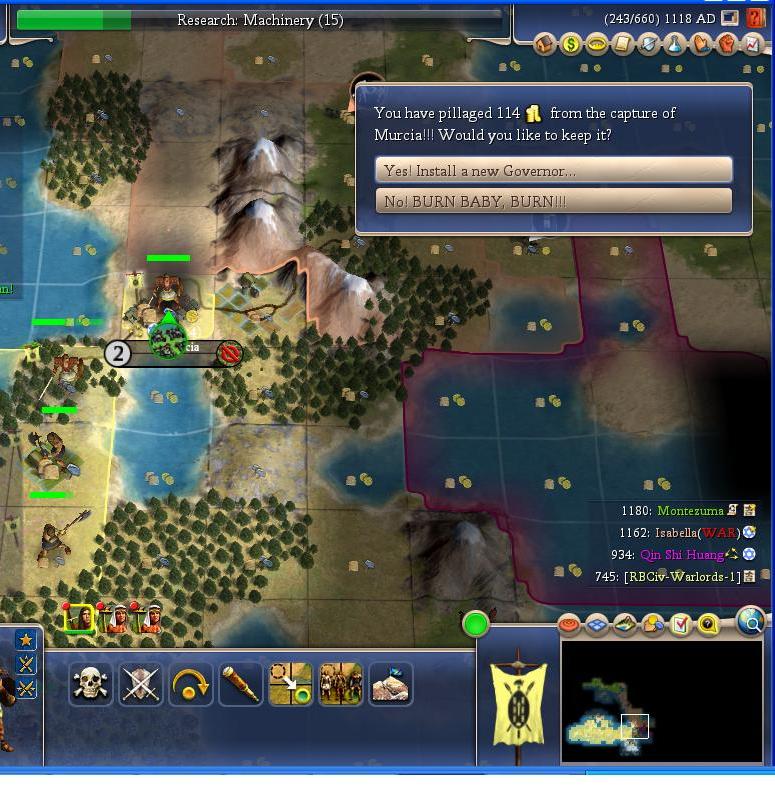Image resolution: width=775 pixels, height=800 pixels.
Task: Activate the crossed swords and shield command
Action: point(141,685)
